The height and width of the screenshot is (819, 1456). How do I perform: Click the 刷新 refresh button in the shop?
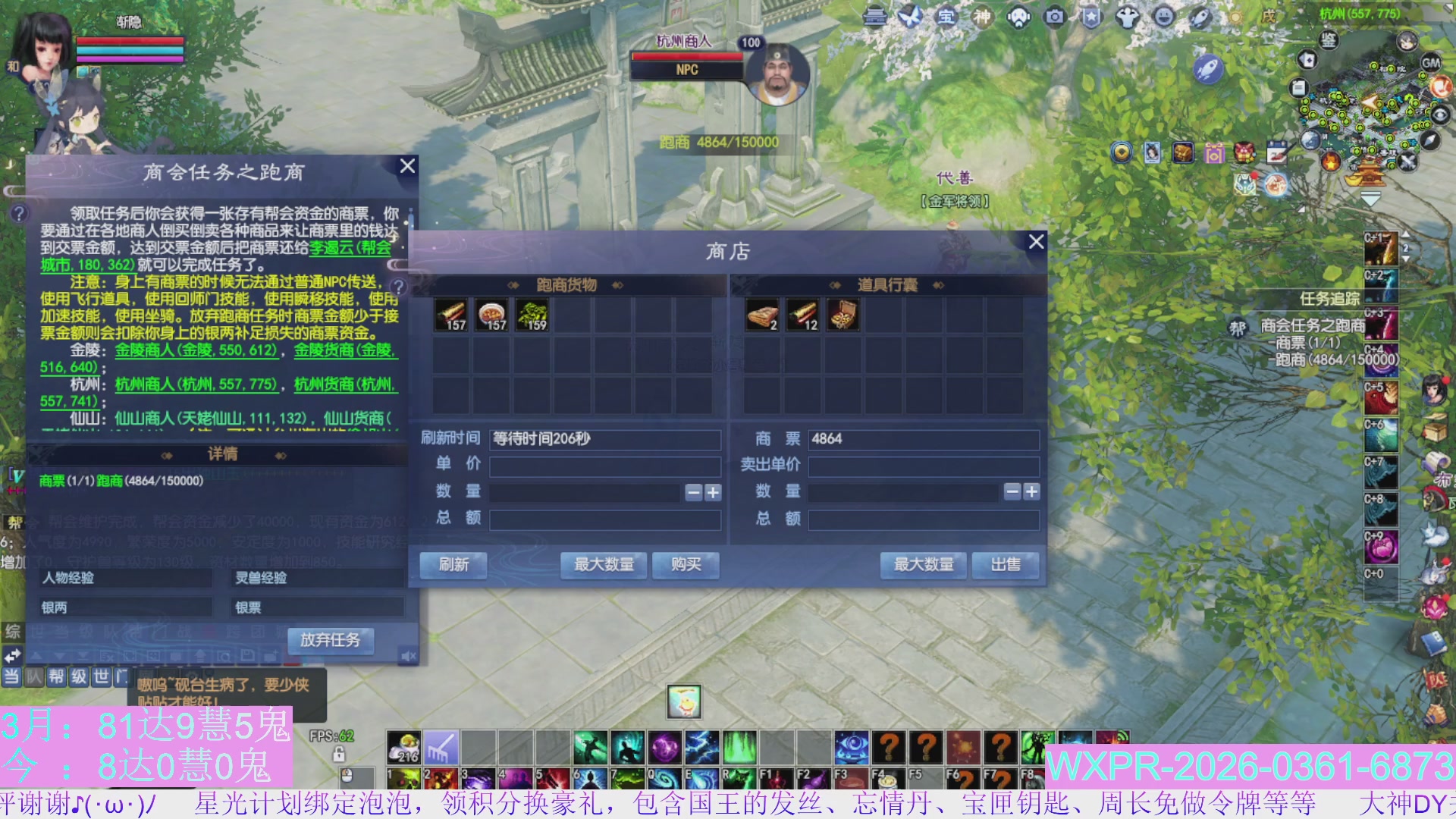tap(453, 565)
